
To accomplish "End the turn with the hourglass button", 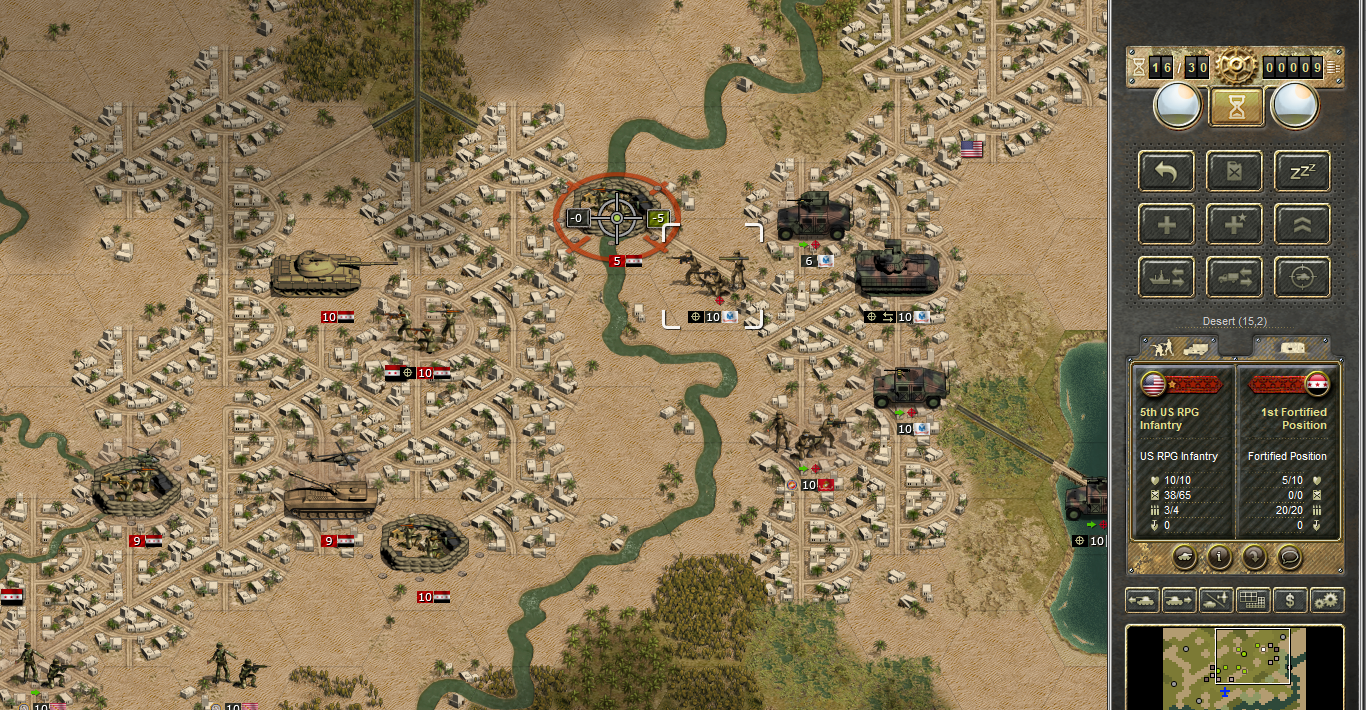I will coord(1236,107).
